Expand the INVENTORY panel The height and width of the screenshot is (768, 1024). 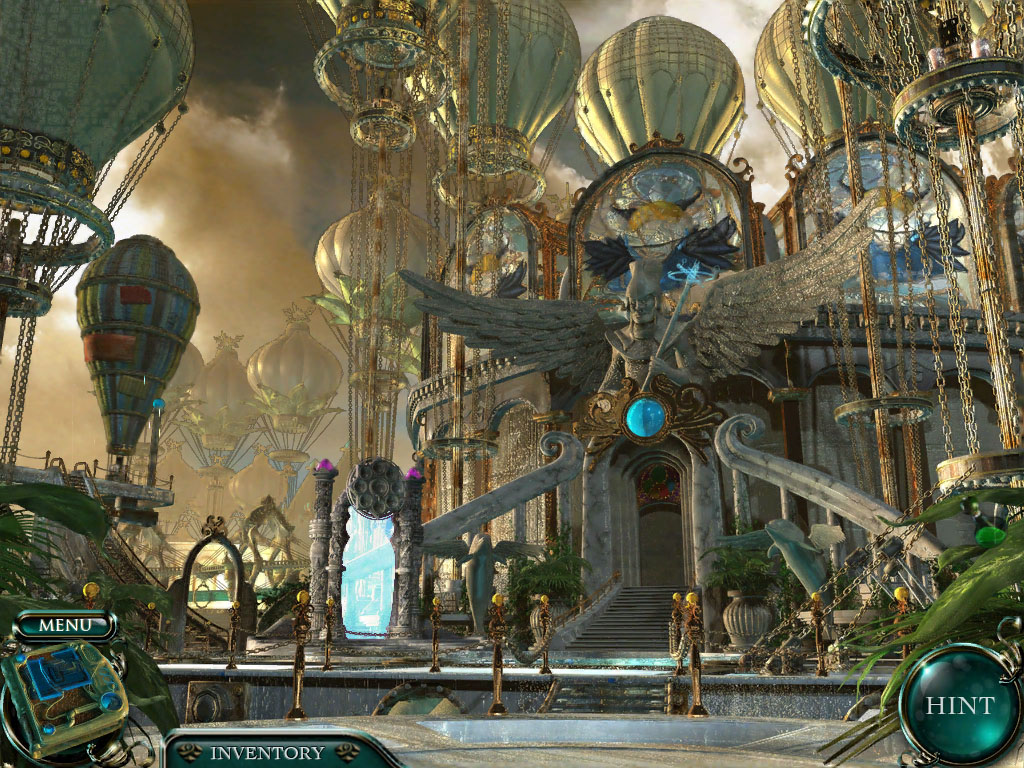coord(266,753)
